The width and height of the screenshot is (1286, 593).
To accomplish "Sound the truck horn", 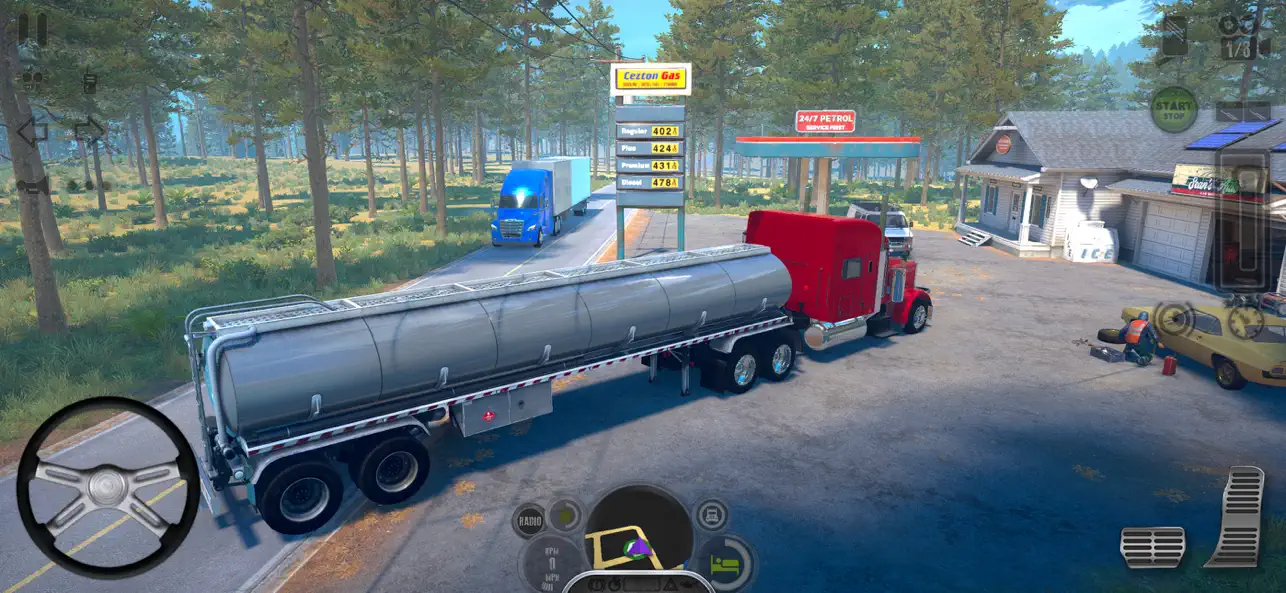I will [x=33, y=186].
